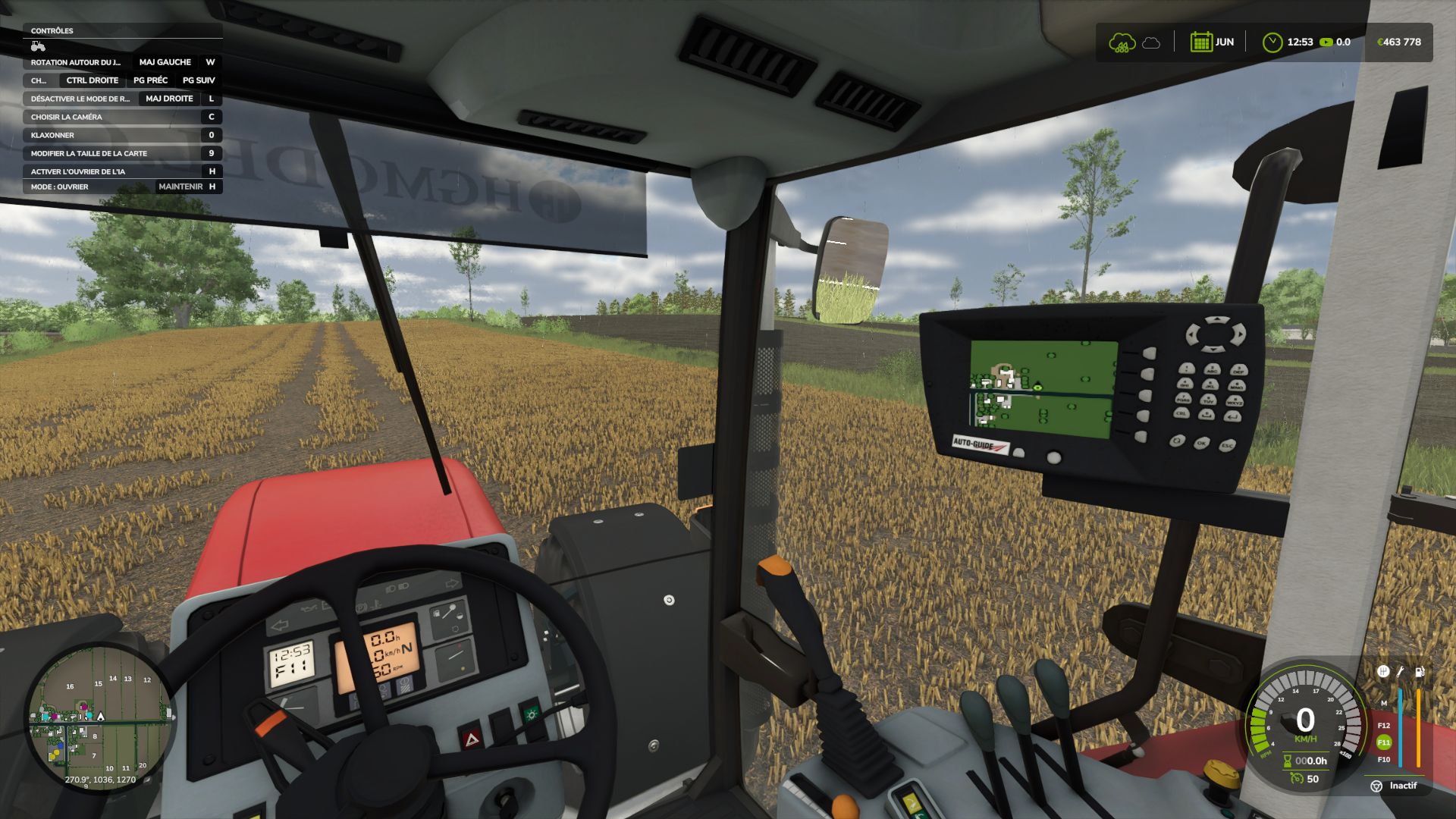
Task: Click the clock icon showing 12:53
Action: click(x=1272, y=42)
